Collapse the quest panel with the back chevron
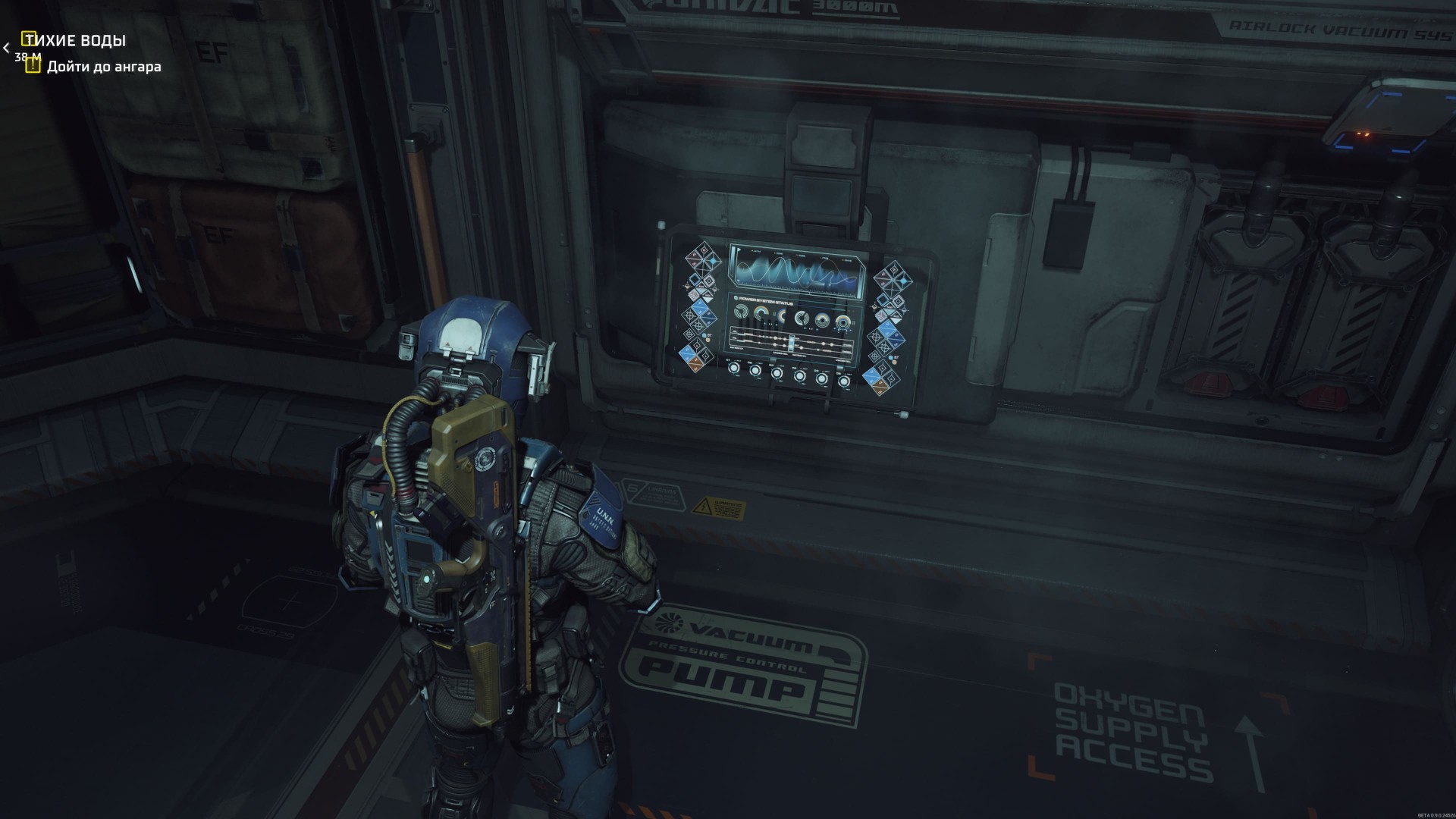This screenshot has width=1456, height=819. point(6,48)
